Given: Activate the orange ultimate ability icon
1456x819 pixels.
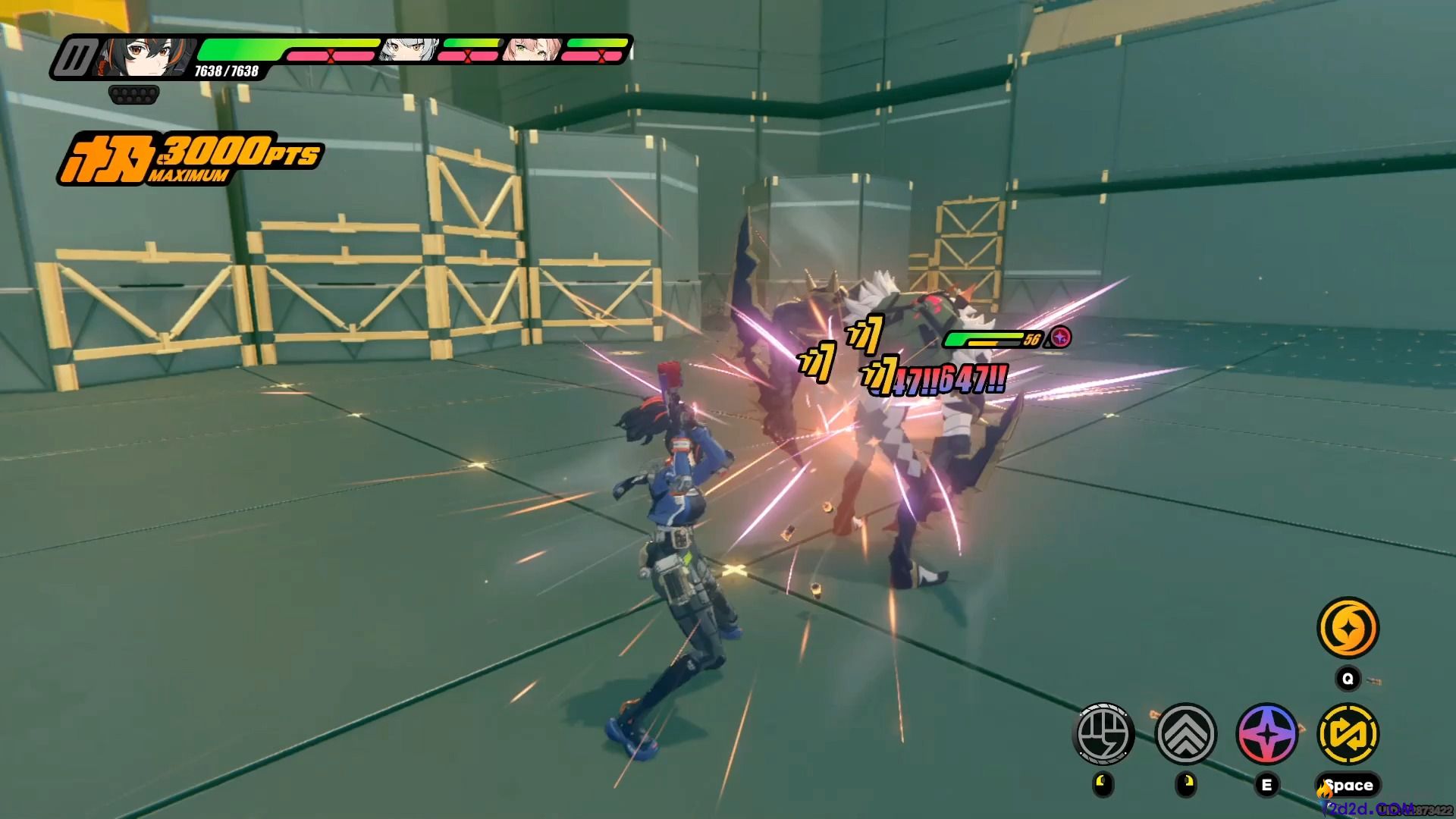Looking at the screenshot, I should pyautogui.click(x=1348, y=628).
